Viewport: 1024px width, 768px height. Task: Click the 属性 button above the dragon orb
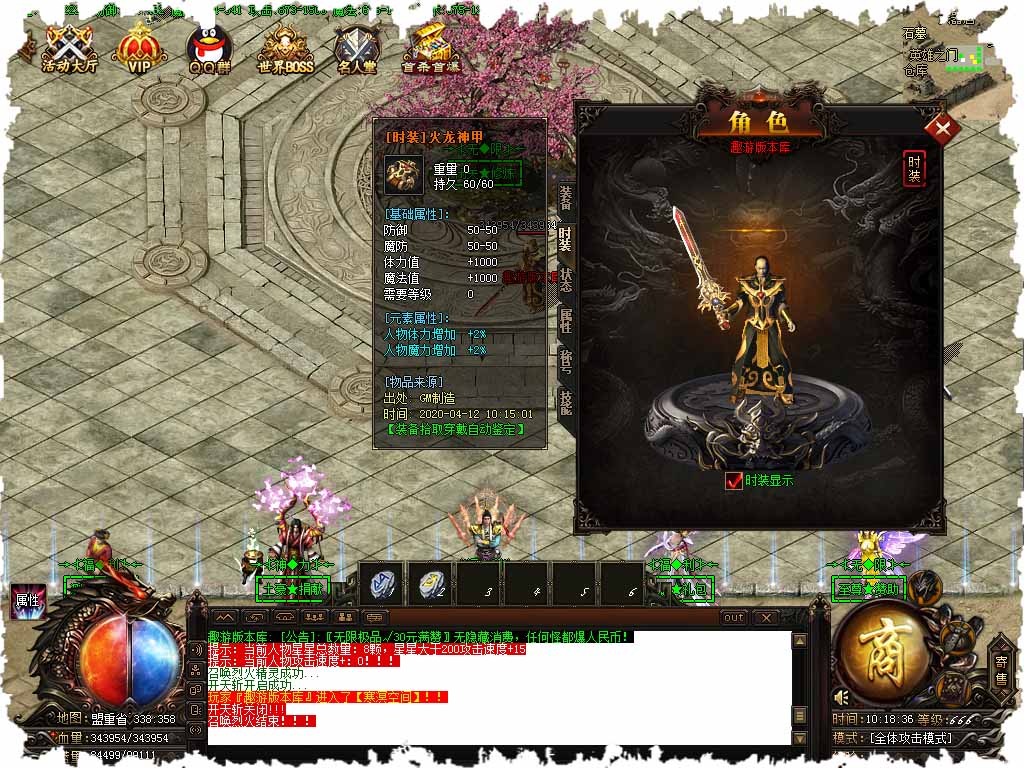[x=26, y=601]
